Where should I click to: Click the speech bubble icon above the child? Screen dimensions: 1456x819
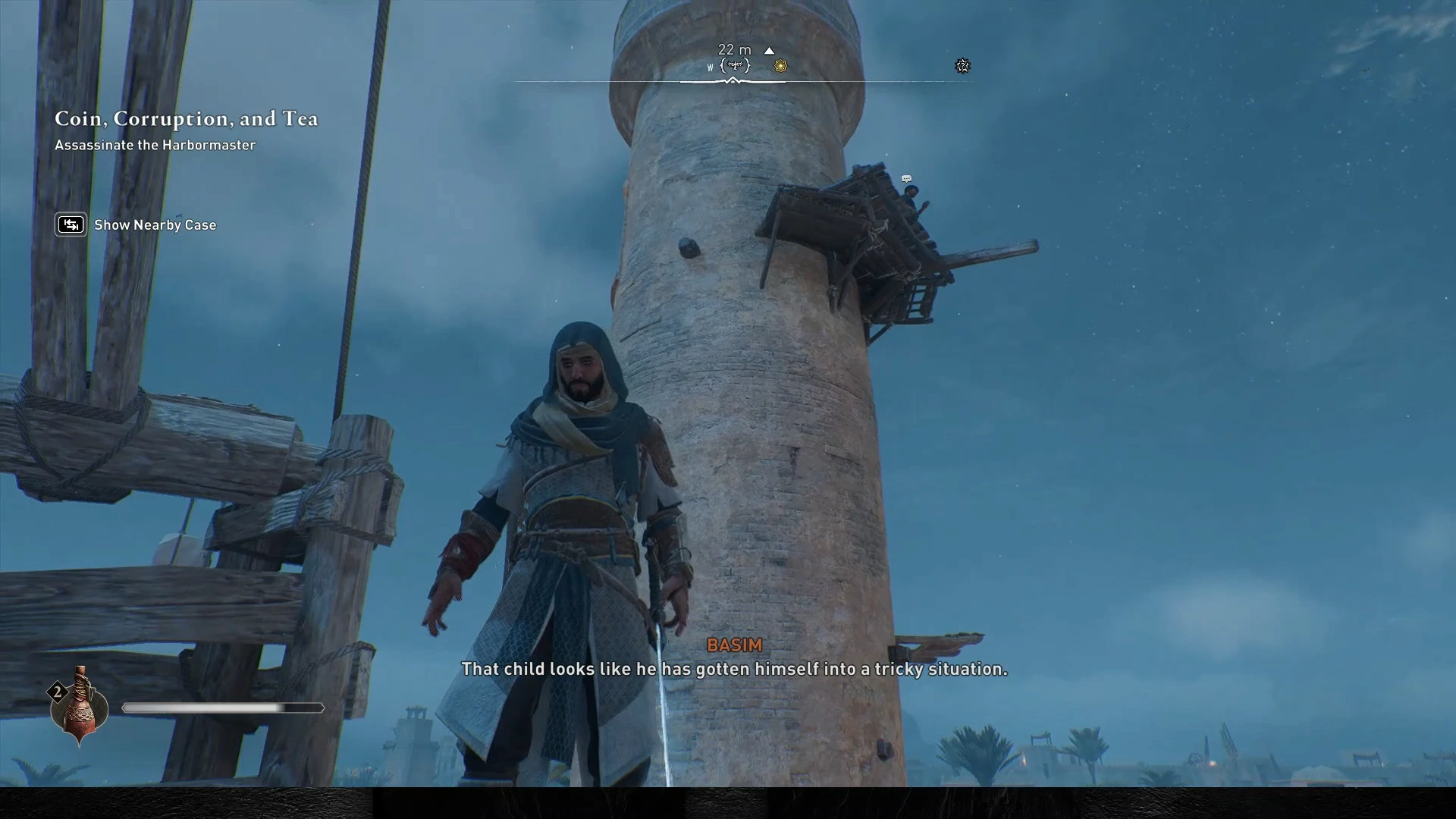[x=906, y=179]
